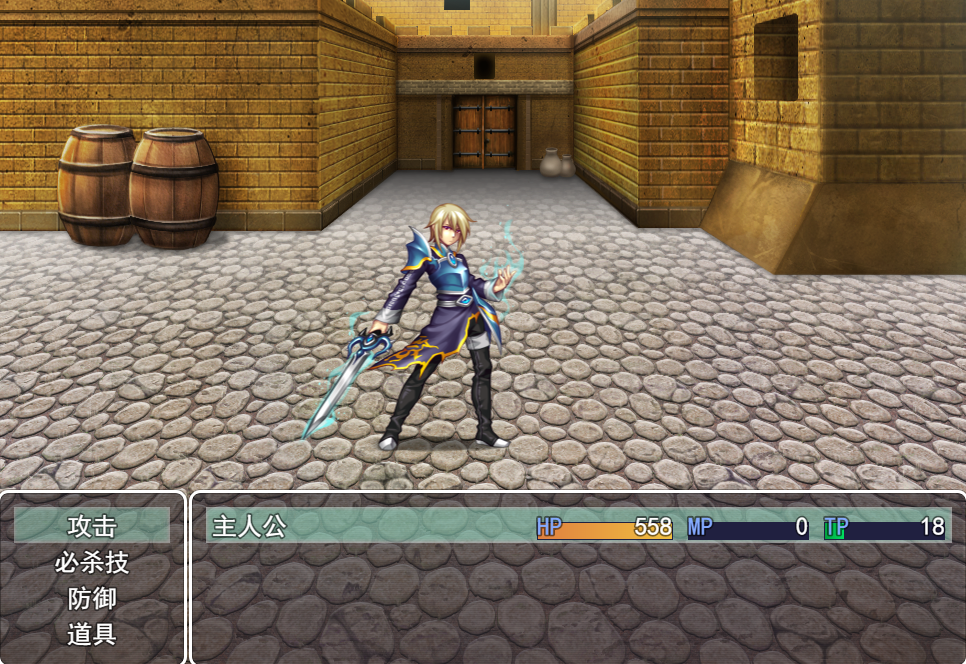Screen dimensions: 966x664
Task: Choose the 防御 guard command
Action: (92, 598)
